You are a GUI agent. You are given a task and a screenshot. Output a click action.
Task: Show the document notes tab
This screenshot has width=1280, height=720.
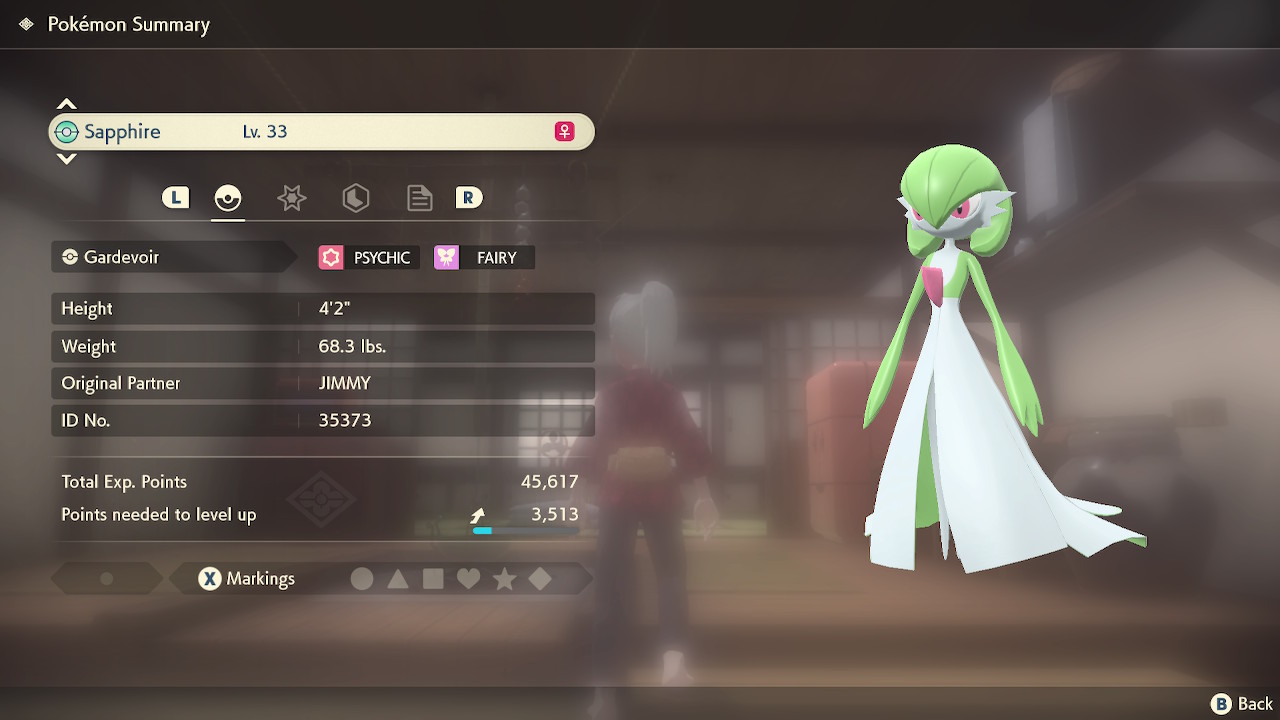pyautogui.click(x=419, y=198)
